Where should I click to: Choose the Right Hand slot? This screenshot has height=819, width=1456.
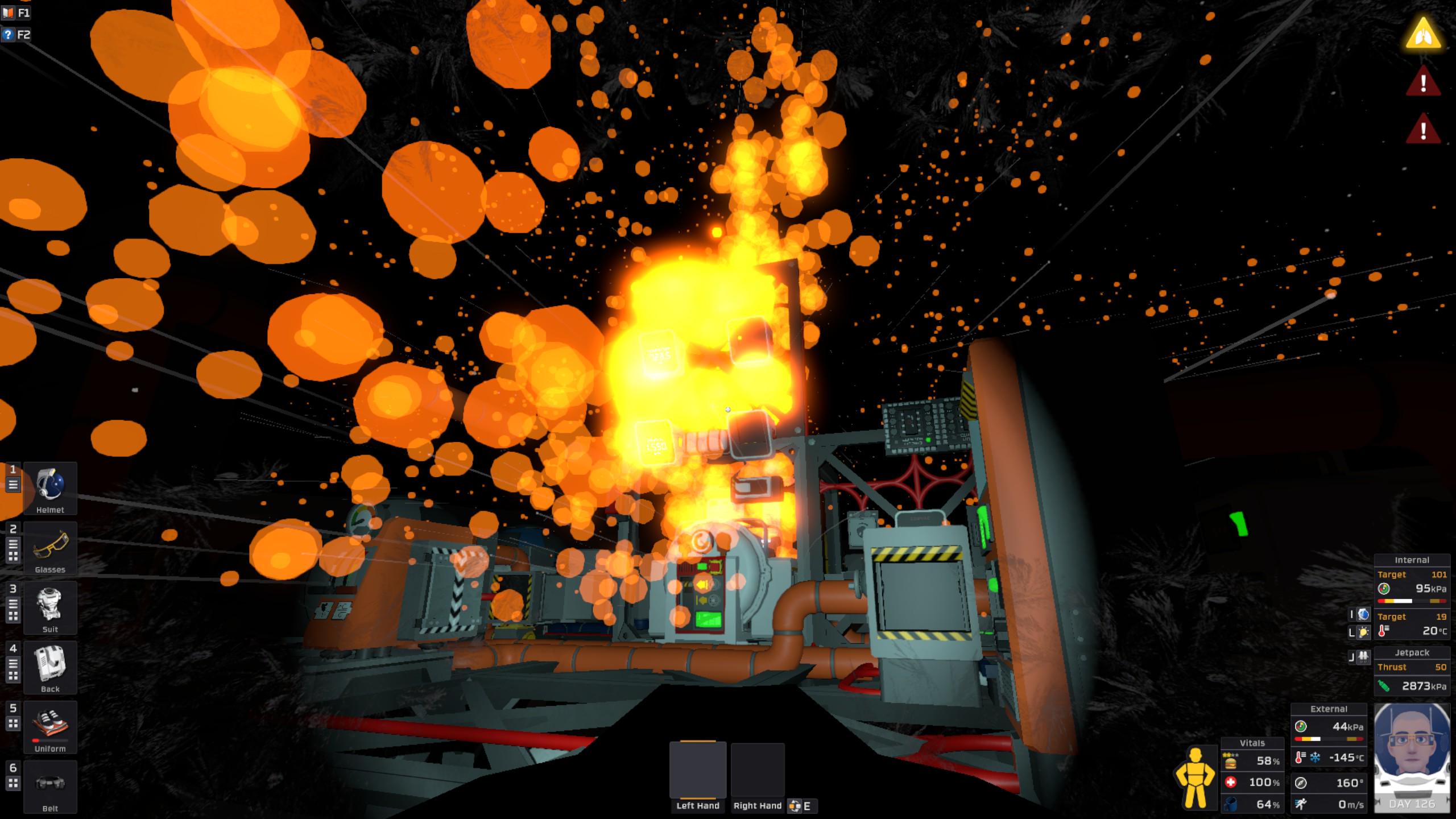(x=758, y=771)
